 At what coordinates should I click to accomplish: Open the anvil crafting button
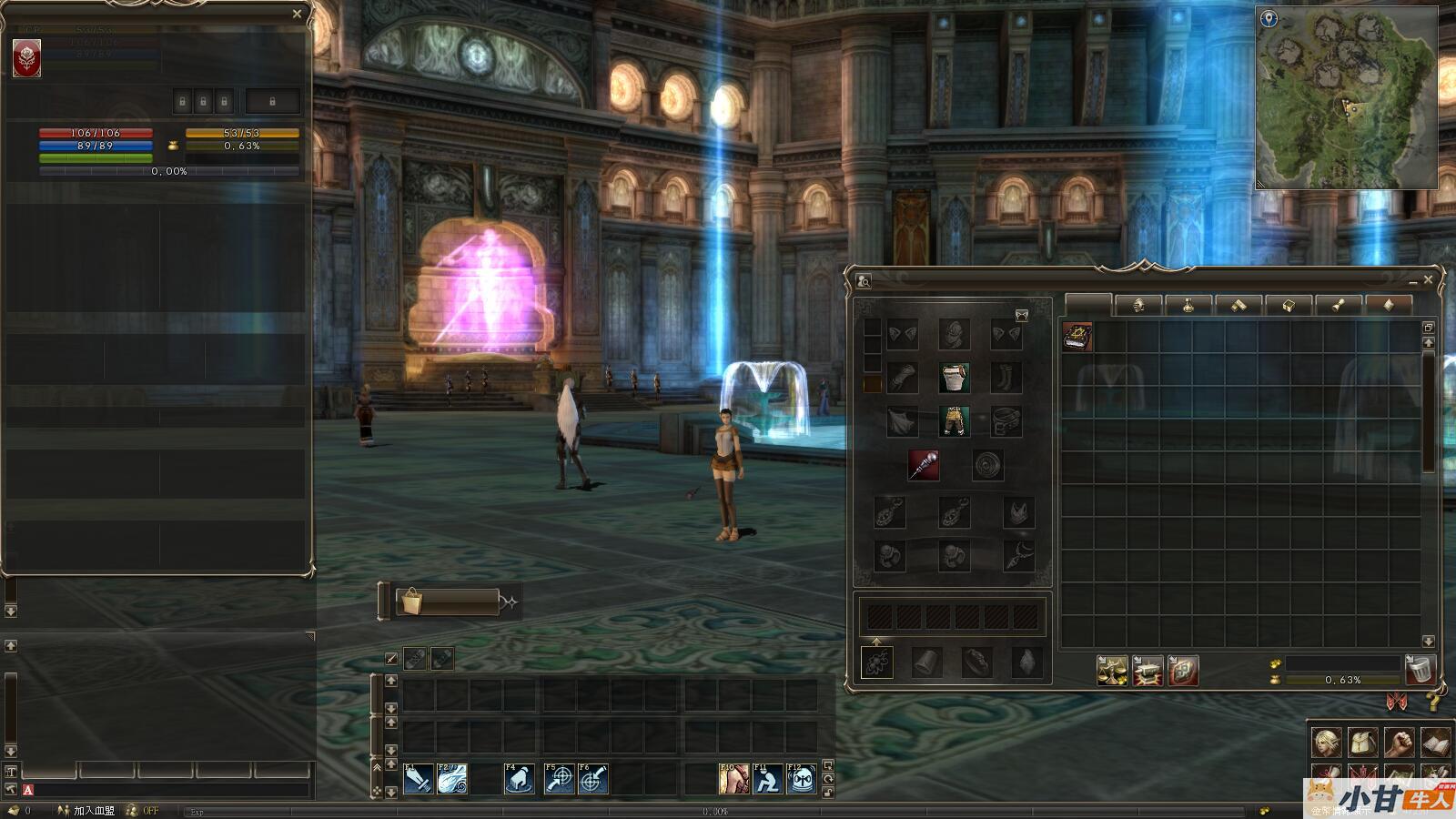pyautogui.click(x=1148, y=671)
